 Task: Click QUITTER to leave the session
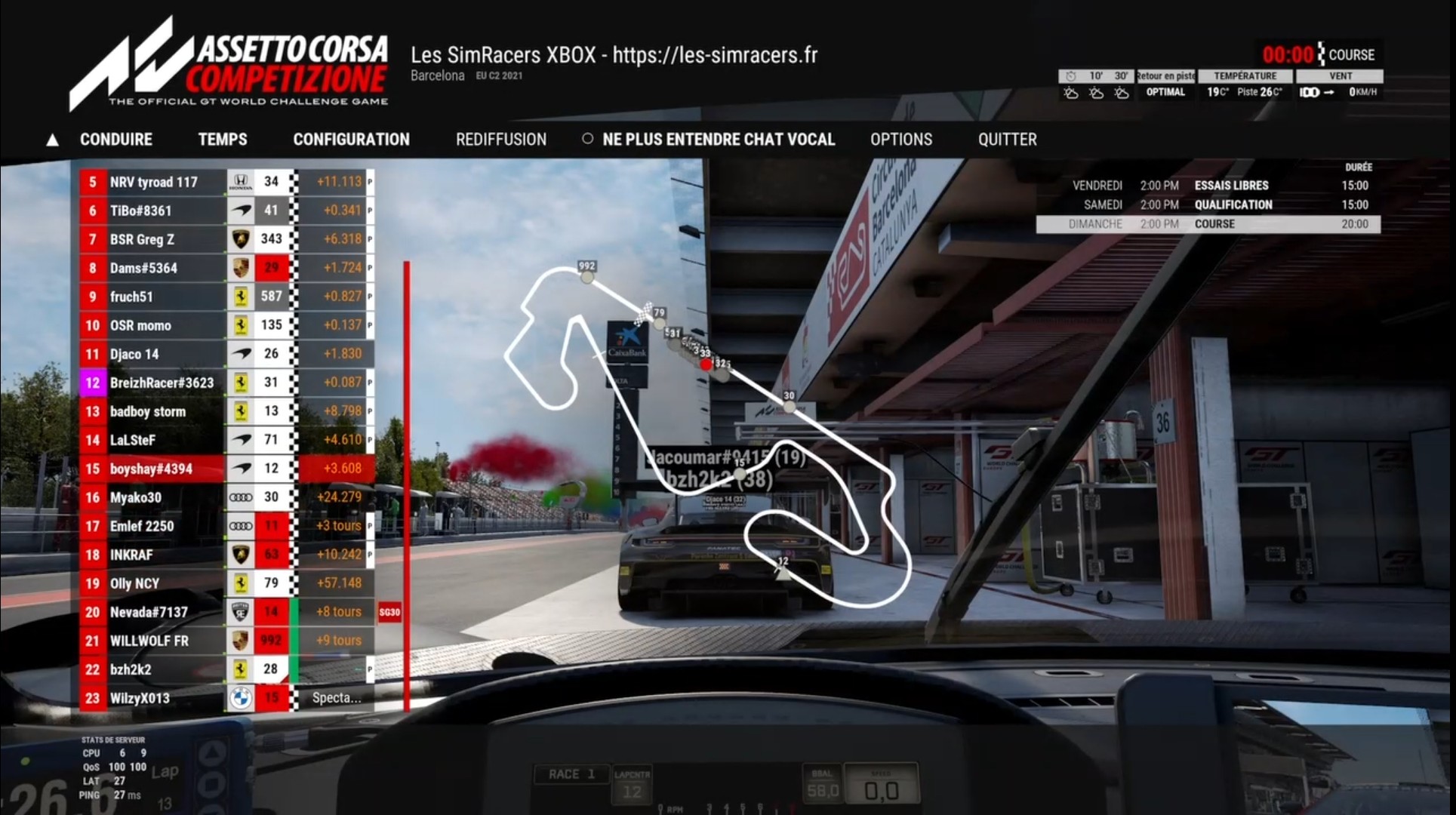point(1007,140)
